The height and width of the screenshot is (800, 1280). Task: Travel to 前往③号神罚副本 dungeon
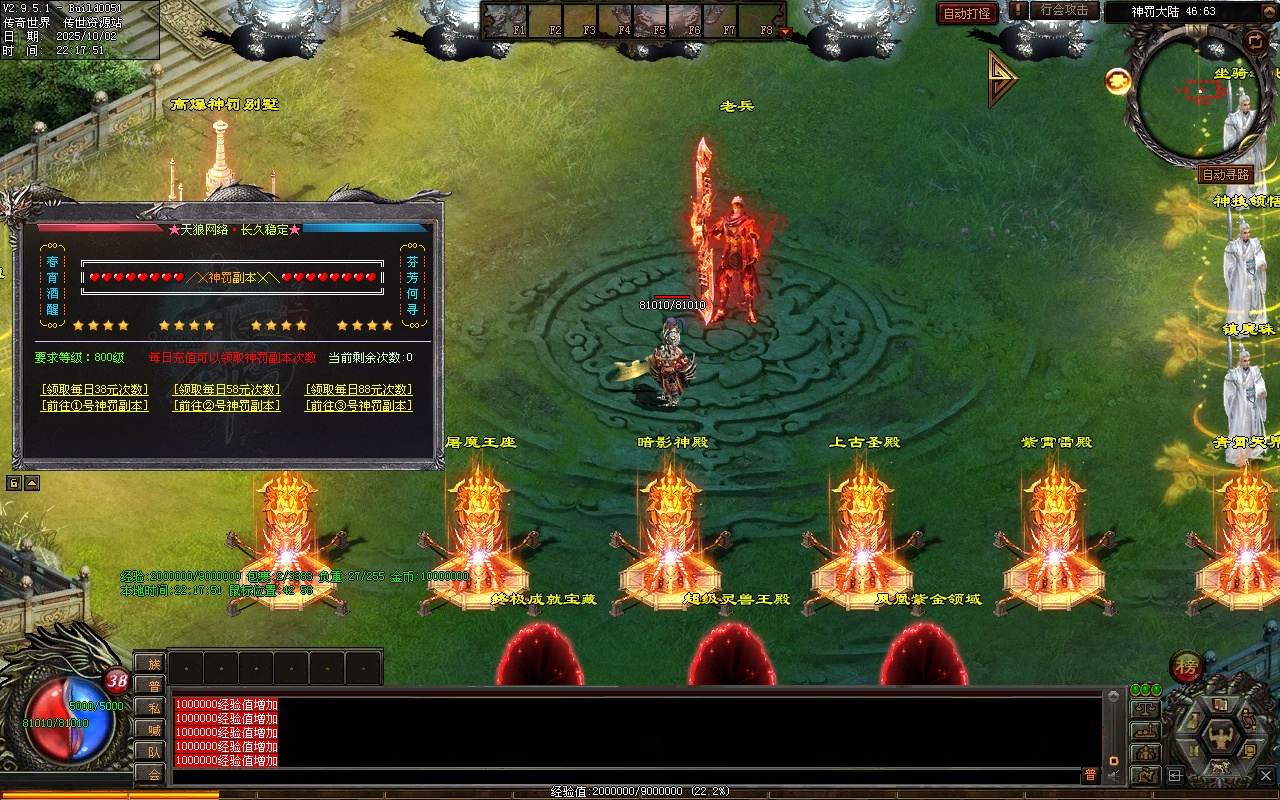(x=359, y=406)
